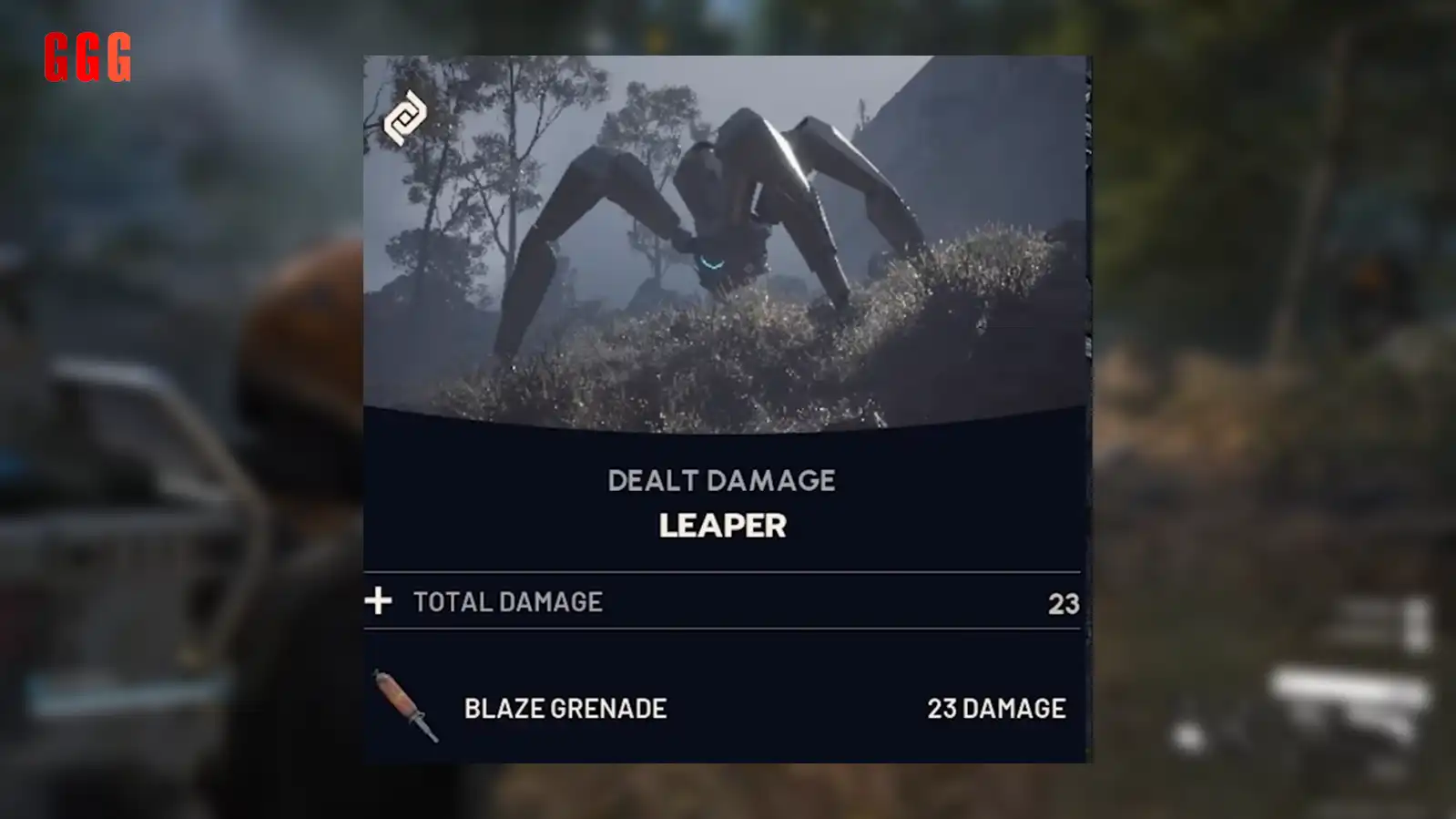Select the Leaper enemy header

(x=724, y=526)
